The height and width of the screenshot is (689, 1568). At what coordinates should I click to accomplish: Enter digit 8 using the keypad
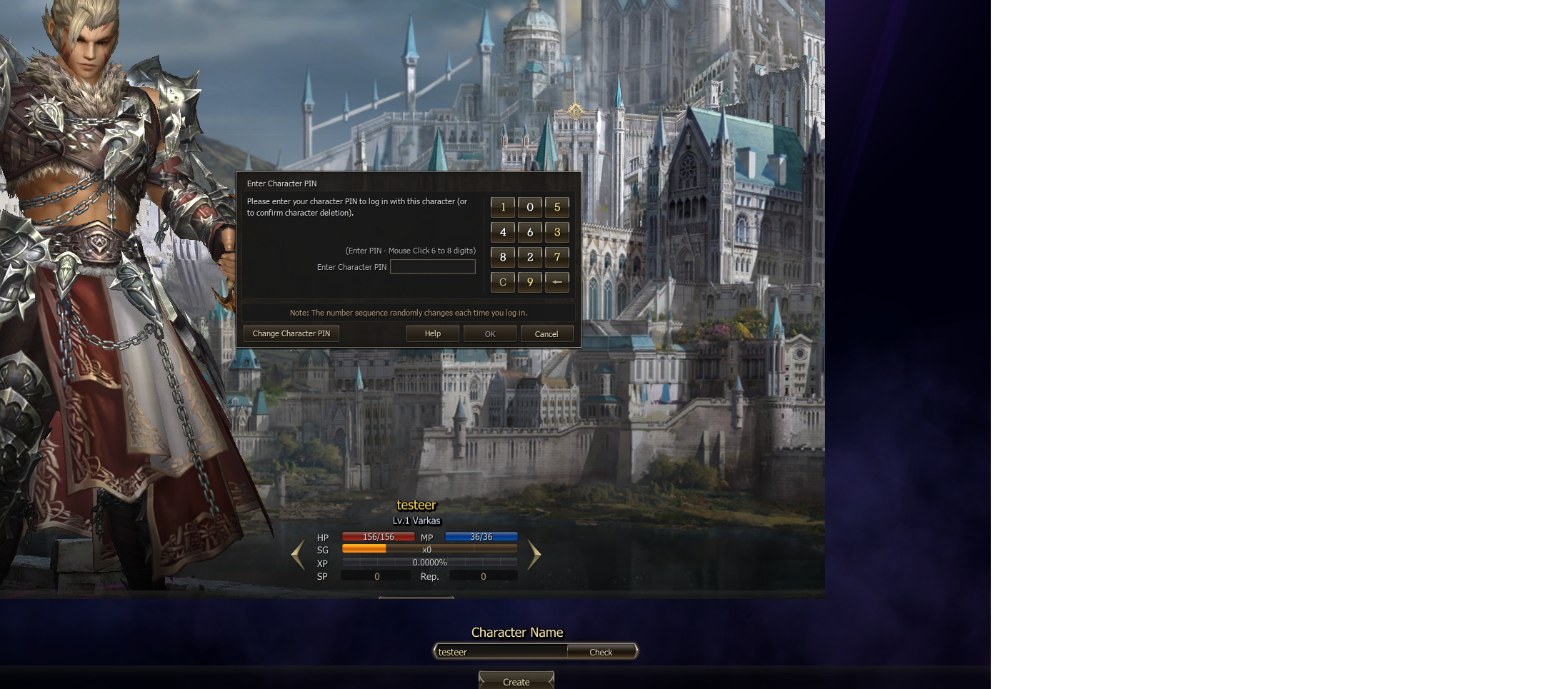(x=503, y=258)
